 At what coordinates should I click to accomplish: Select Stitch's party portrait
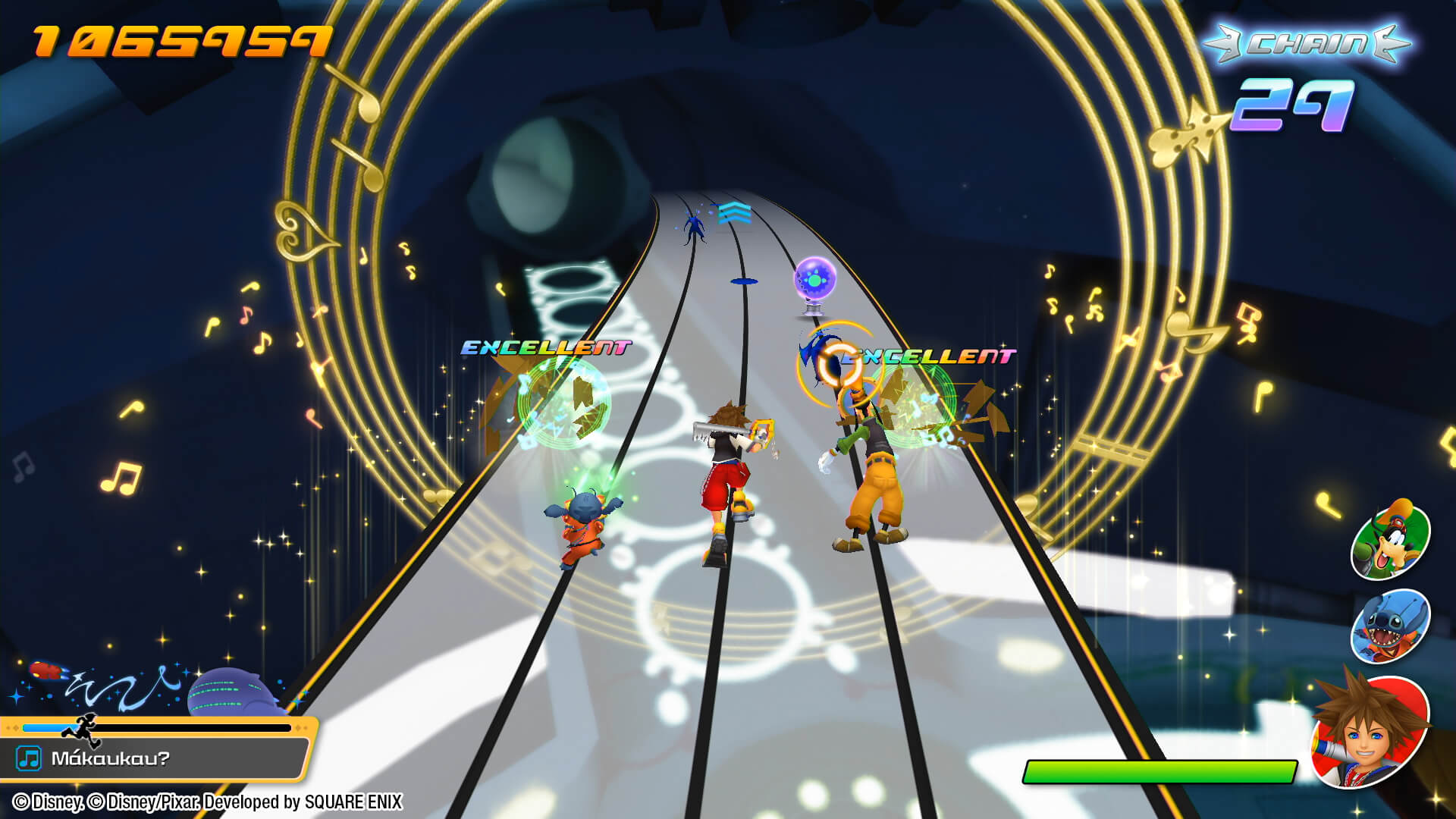pos(1390,626)
